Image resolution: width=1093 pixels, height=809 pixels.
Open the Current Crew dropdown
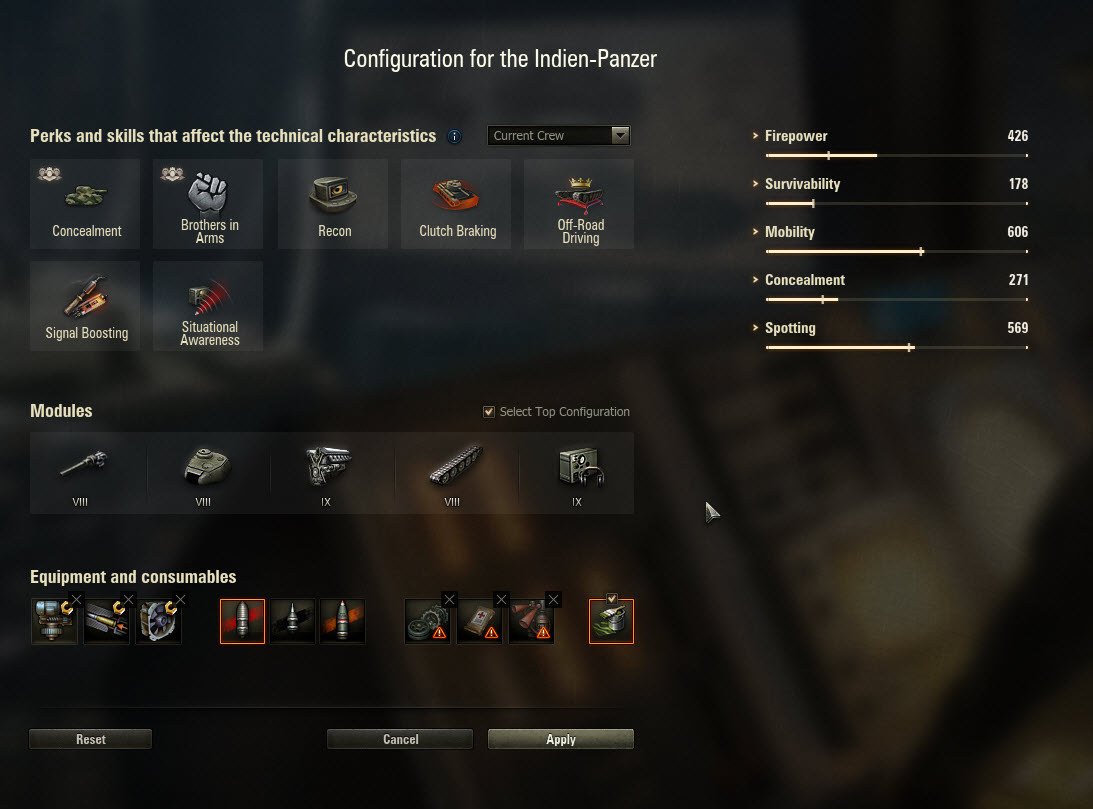point(559,136)
